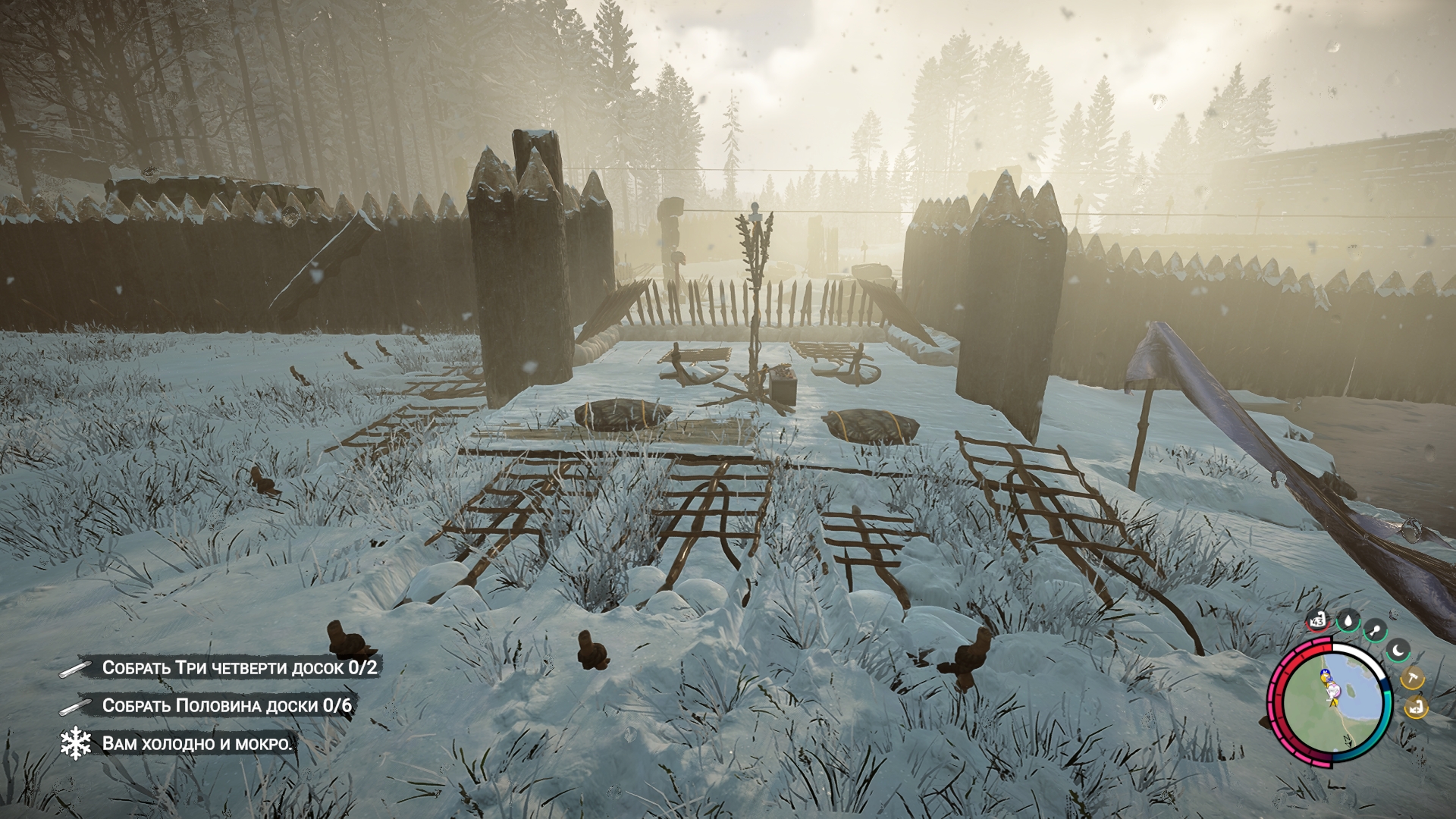Screen dimensions: 1456x819
Task: Click the red flexed-arm strength level icon
Action: tap(1318, 622)
